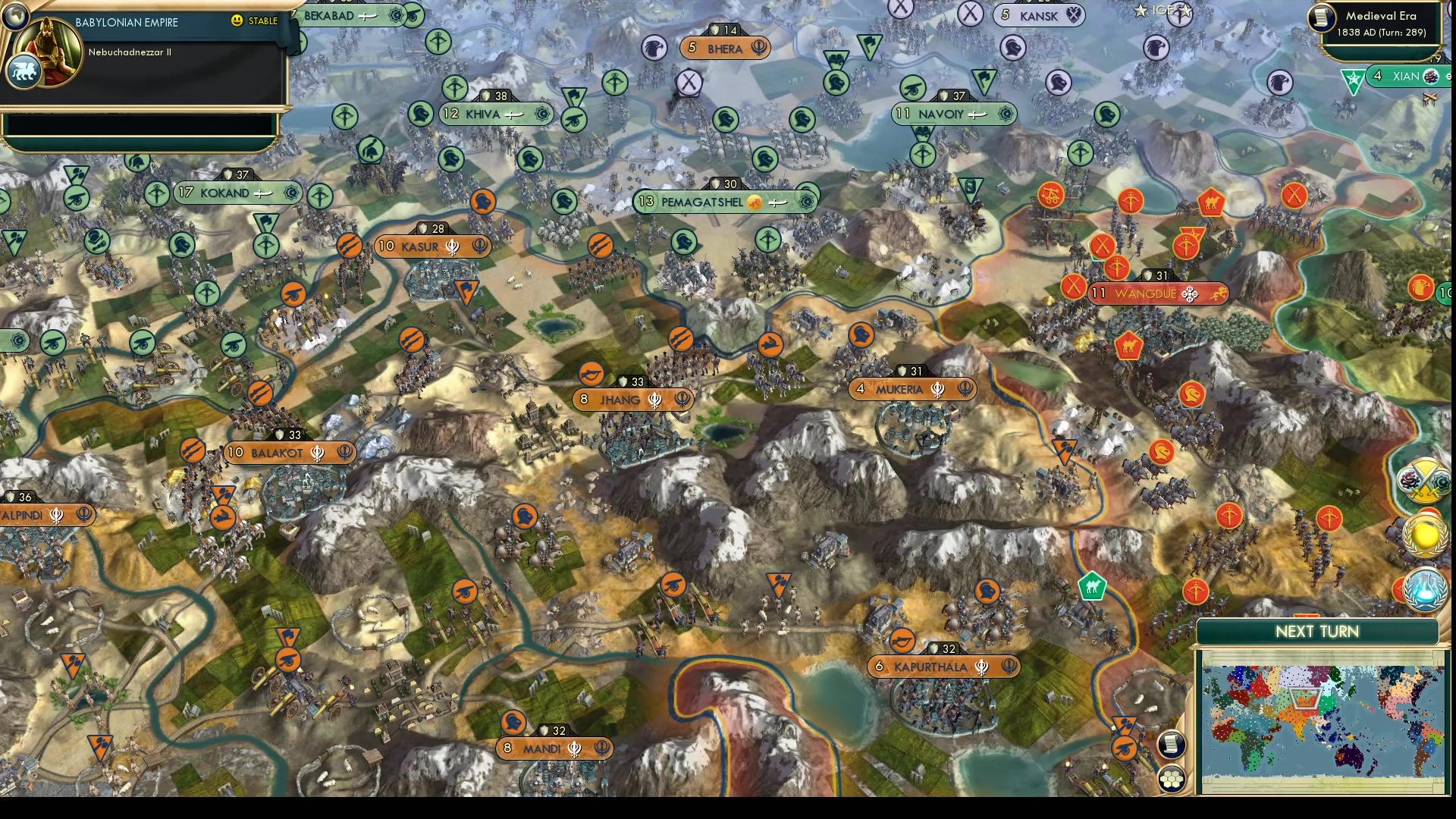The width and height of the screenshot is (1456, 819).
Task: Click the Kansk city banner
Action: pyautogui.click(x=1037, y=15)
